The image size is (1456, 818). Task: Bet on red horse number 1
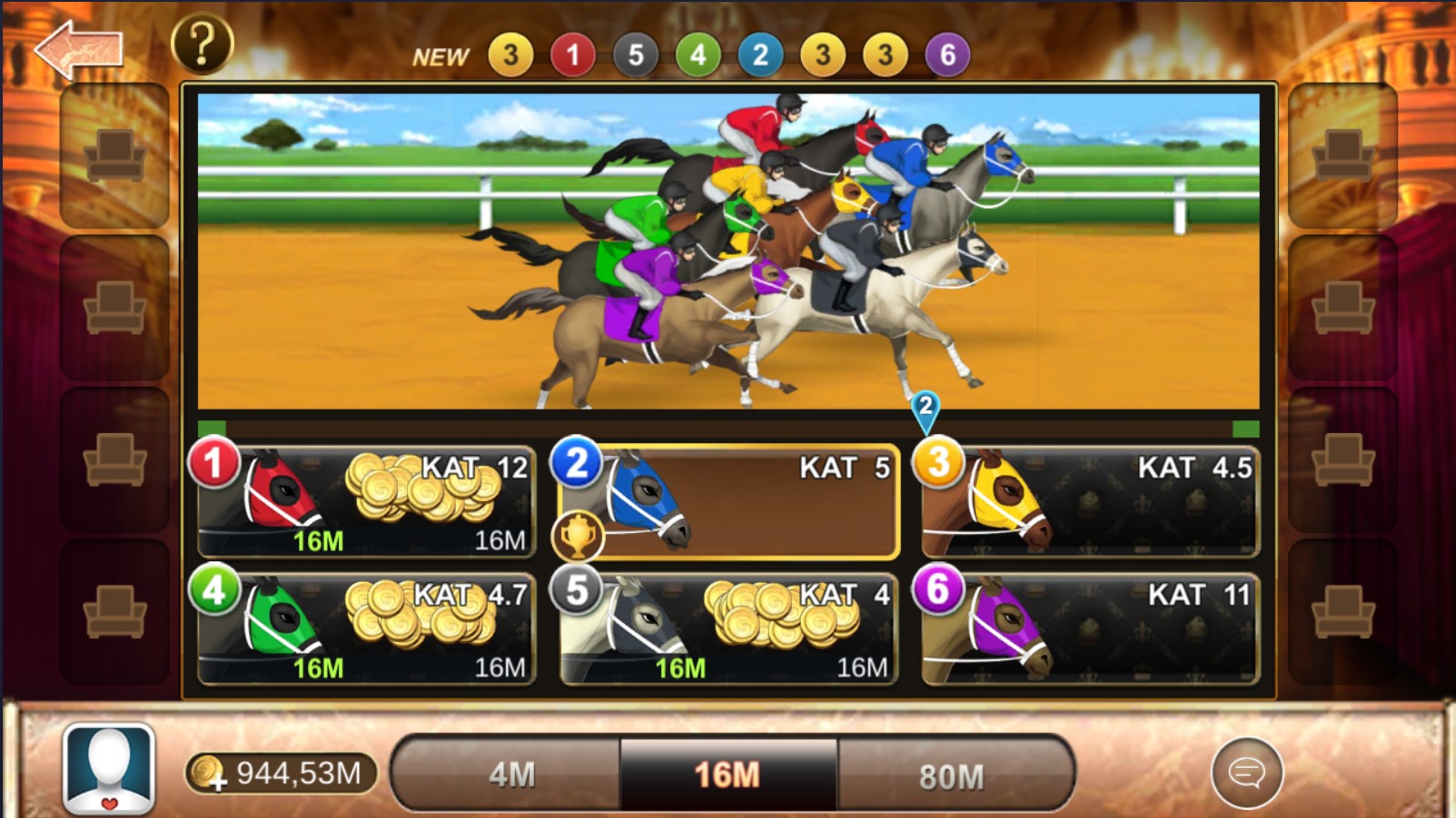tap(365, 501)
